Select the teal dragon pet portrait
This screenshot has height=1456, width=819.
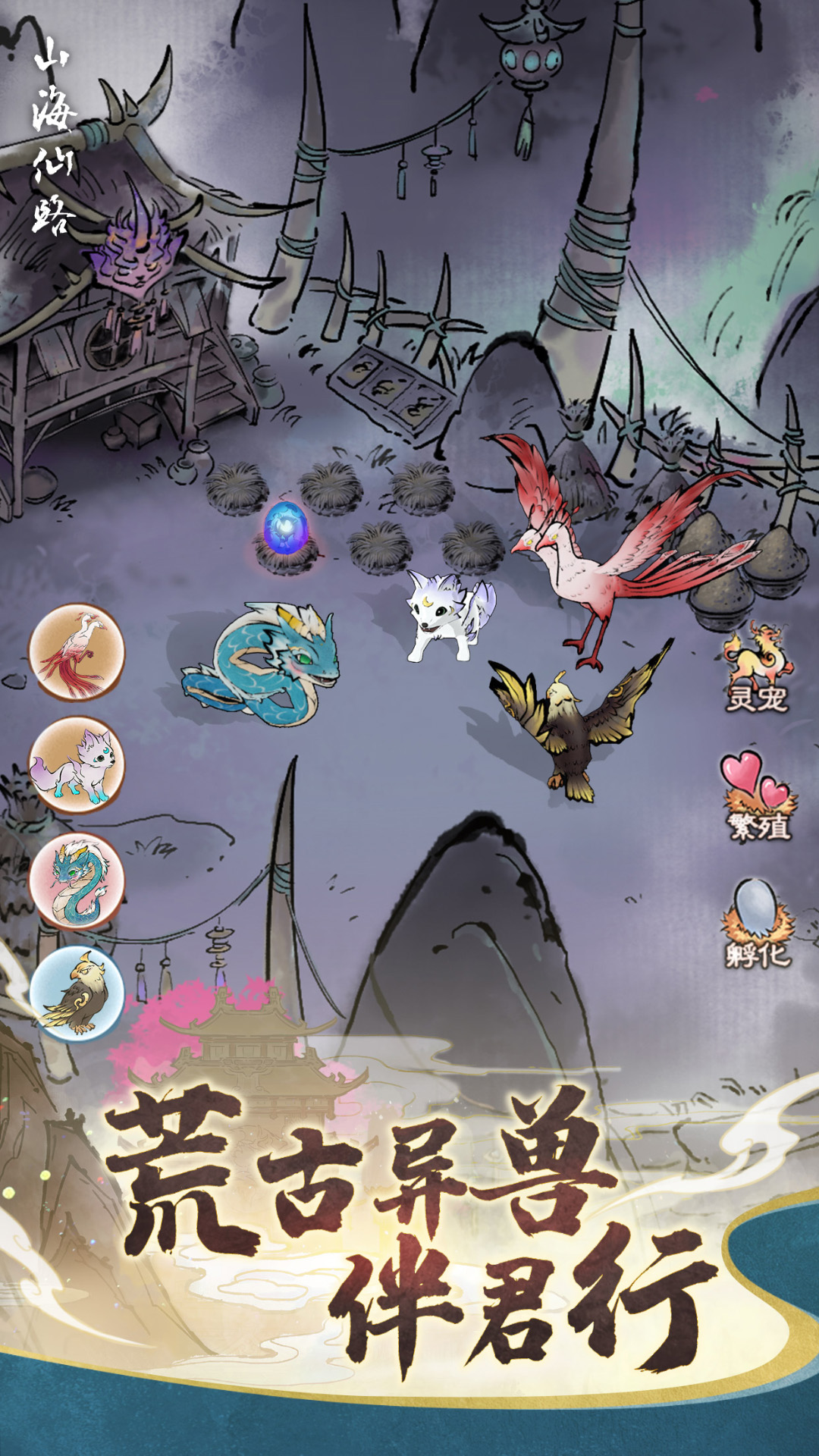pyautogui.click(x=76, y=880)
